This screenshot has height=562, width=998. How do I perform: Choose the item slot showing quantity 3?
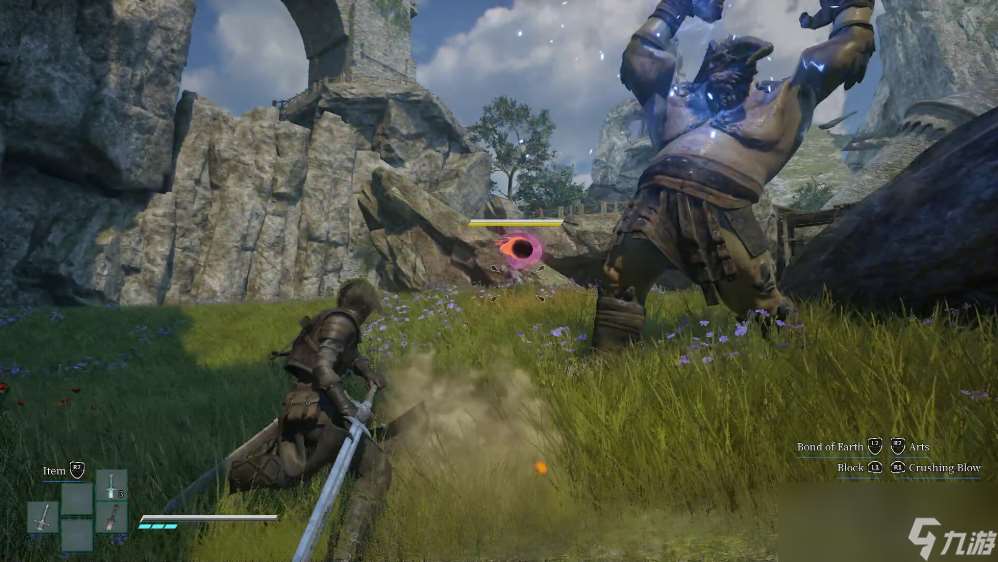pos(111,485)
